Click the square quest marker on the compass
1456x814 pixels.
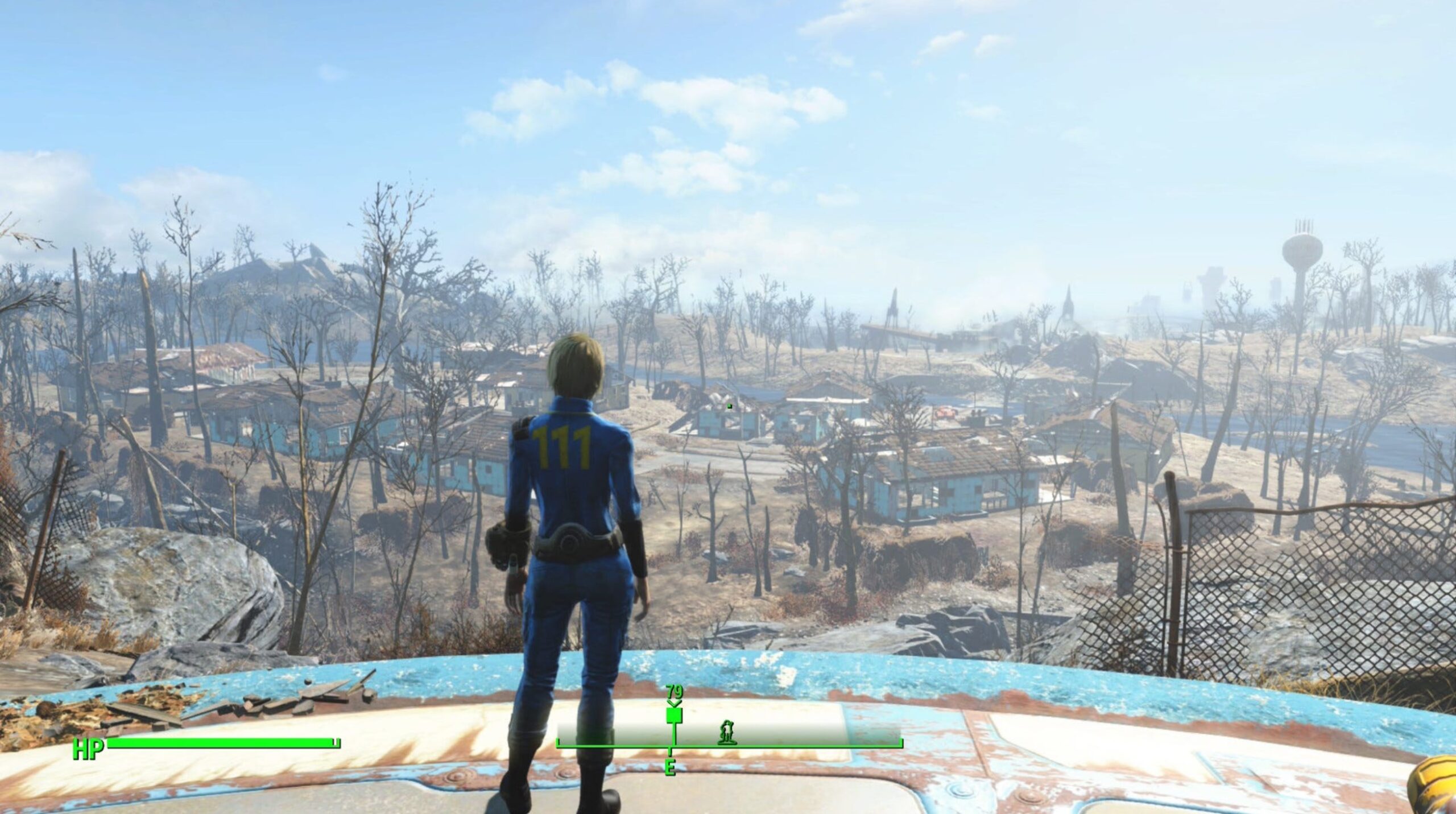[x=674, y=715]
